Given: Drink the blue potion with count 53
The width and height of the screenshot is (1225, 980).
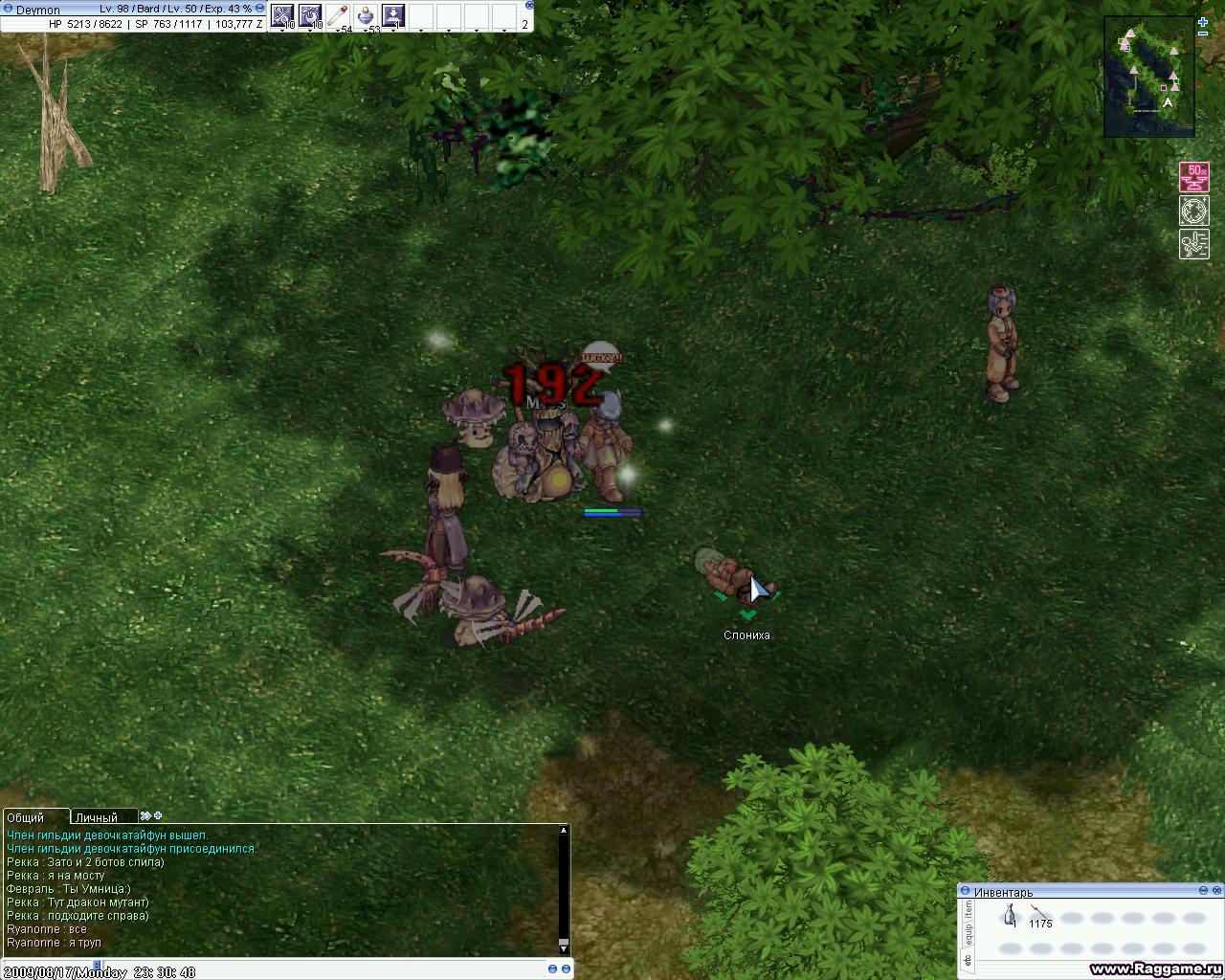Looking at the screenshot, I should 366,15.
